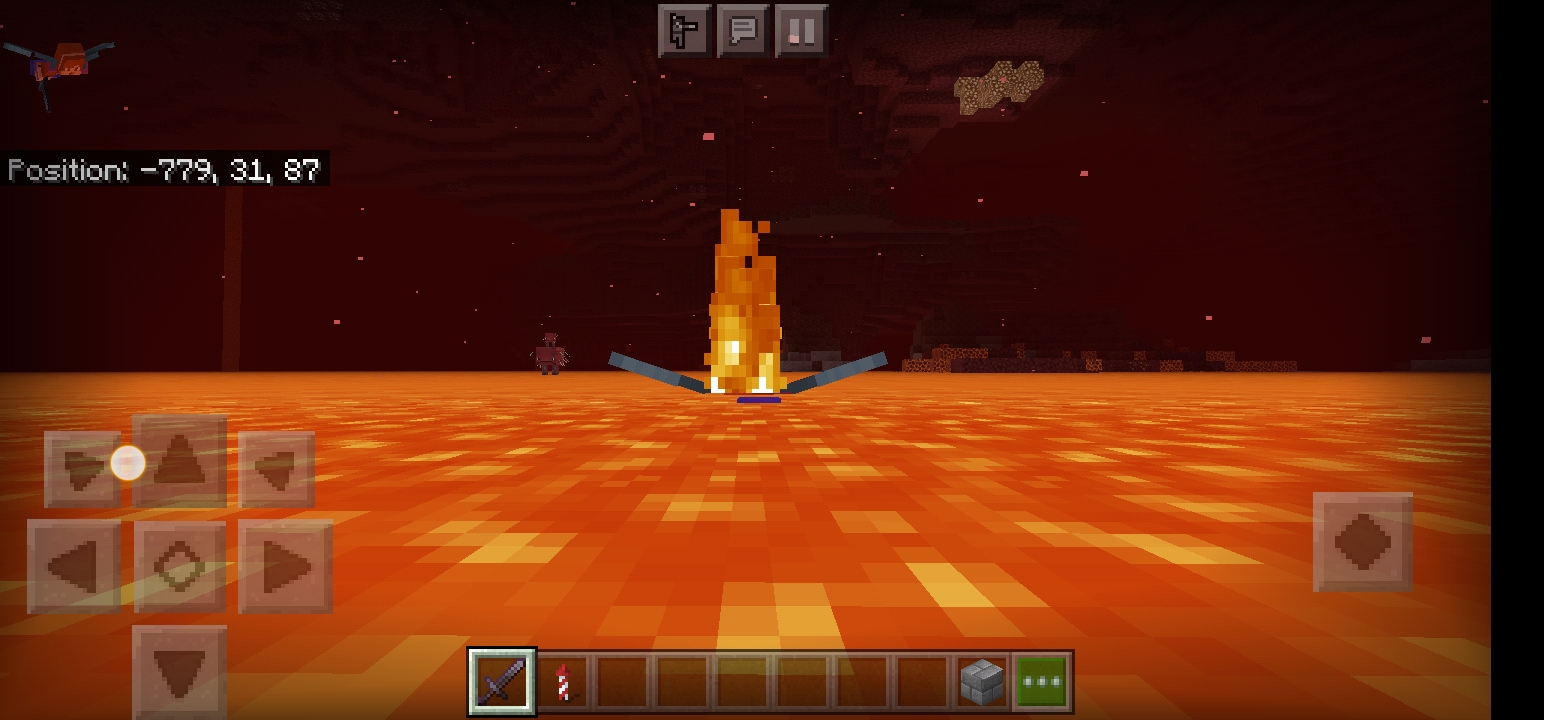Tap the jump button on the right

[x=1363, y=541]
